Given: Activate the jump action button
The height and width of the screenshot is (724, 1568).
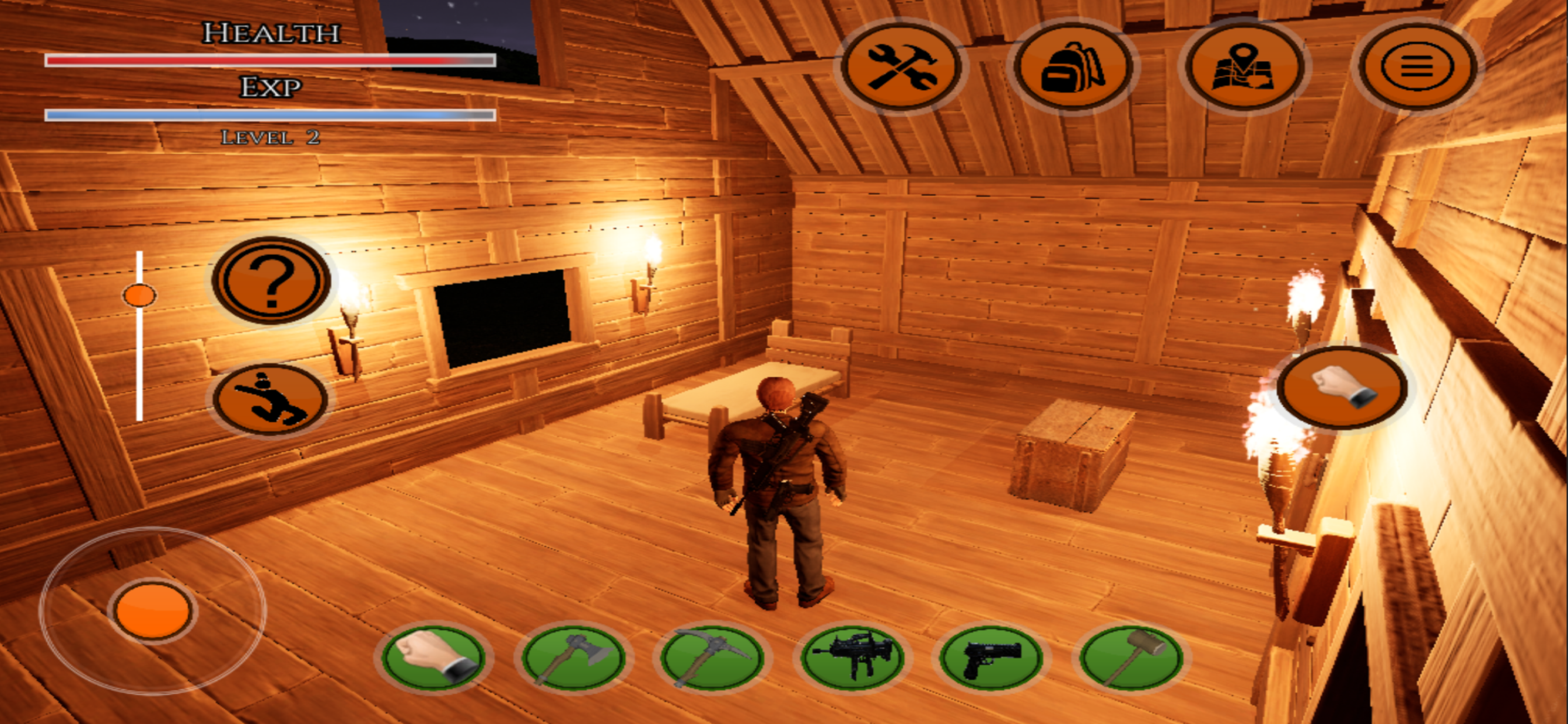Looking at the screenshot, I should point(271,399).
